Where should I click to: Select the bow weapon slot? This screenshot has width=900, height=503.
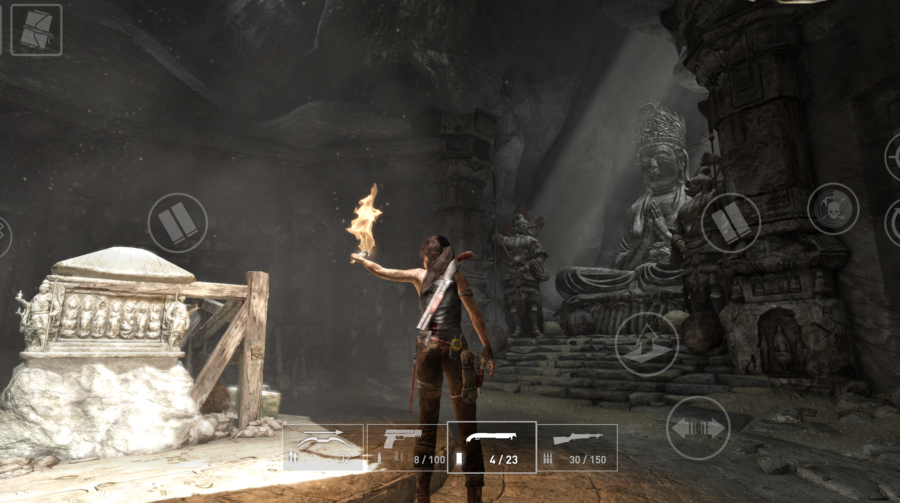pyautogui.click(x=323, y=447)
